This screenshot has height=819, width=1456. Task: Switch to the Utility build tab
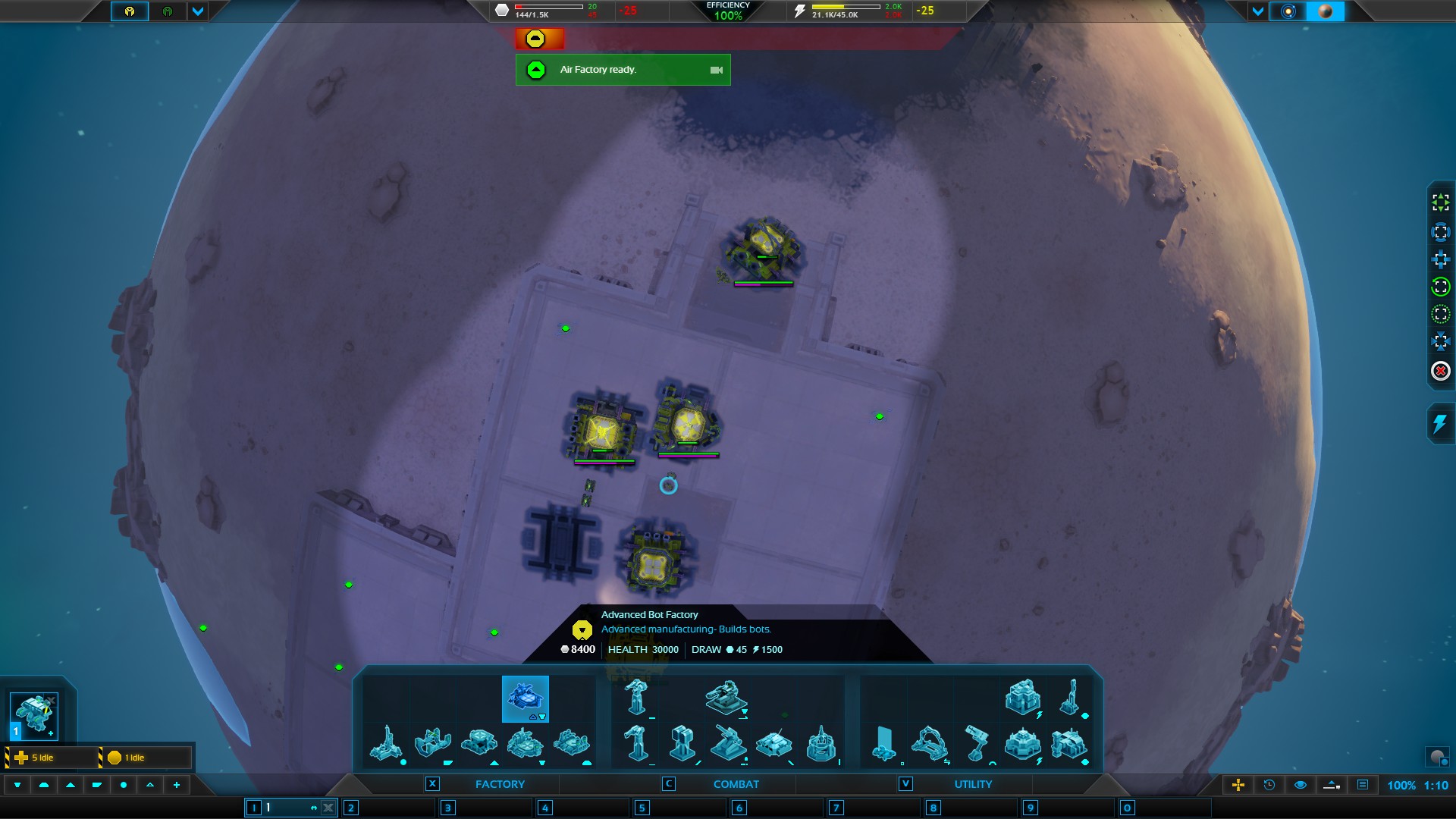[972, 784]
